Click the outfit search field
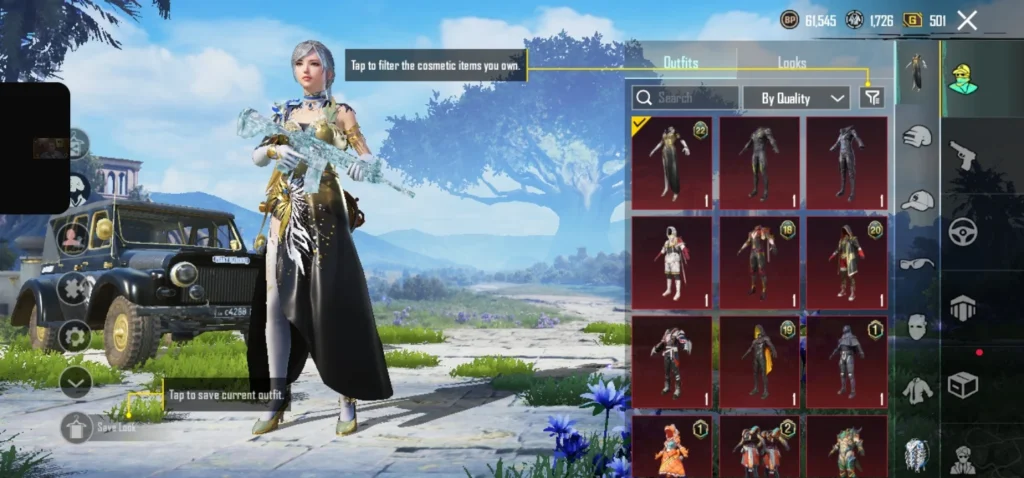The image size is (1024, 478). 686,97
